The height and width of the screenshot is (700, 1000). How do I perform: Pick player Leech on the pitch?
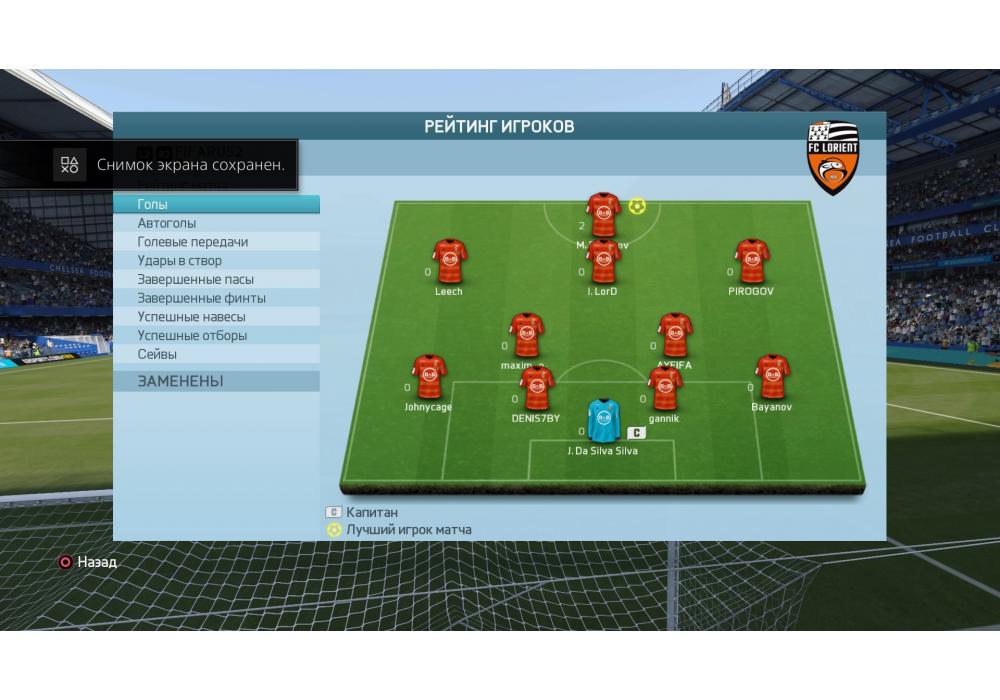pyautogui.click(x=449, y=262)
